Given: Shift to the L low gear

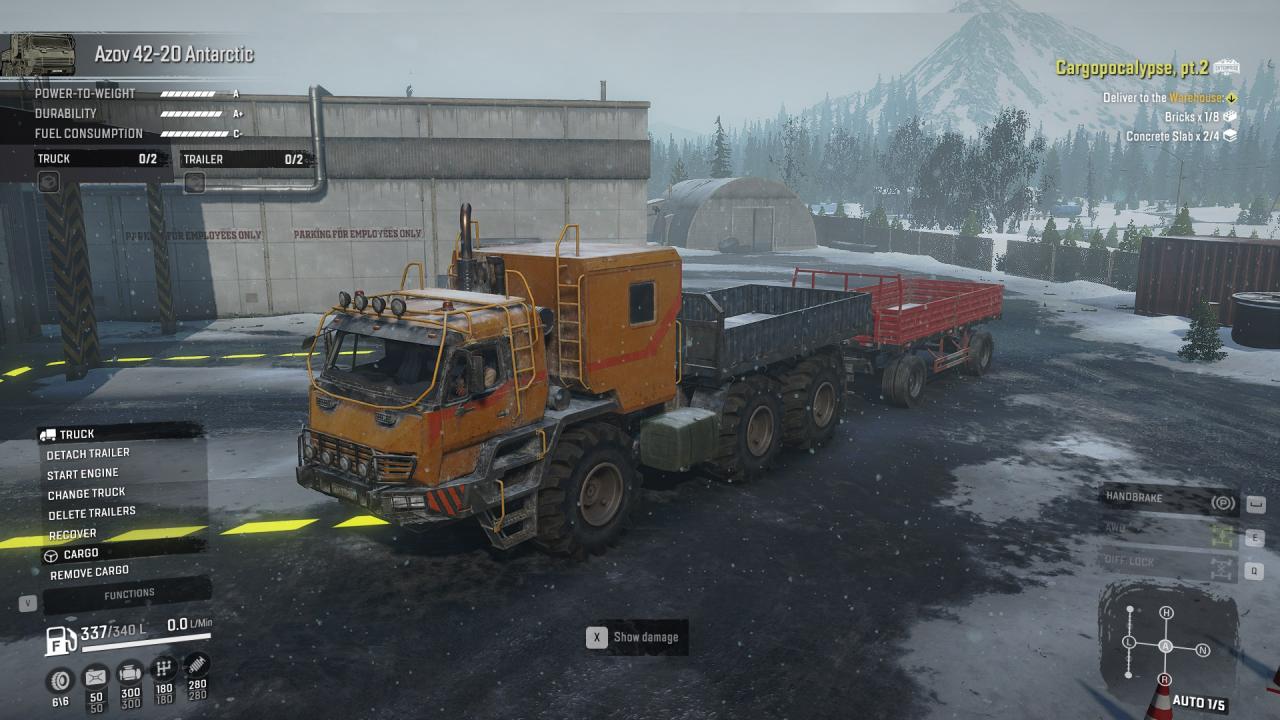Looking at the screenshot, I should [1129, 642].
